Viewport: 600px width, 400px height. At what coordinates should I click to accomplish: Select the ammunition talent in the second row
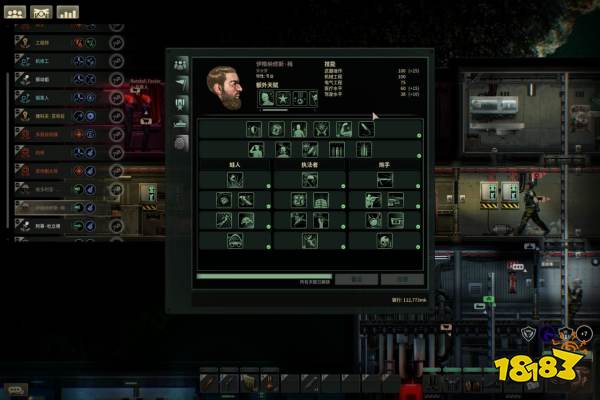coord(336,148)
